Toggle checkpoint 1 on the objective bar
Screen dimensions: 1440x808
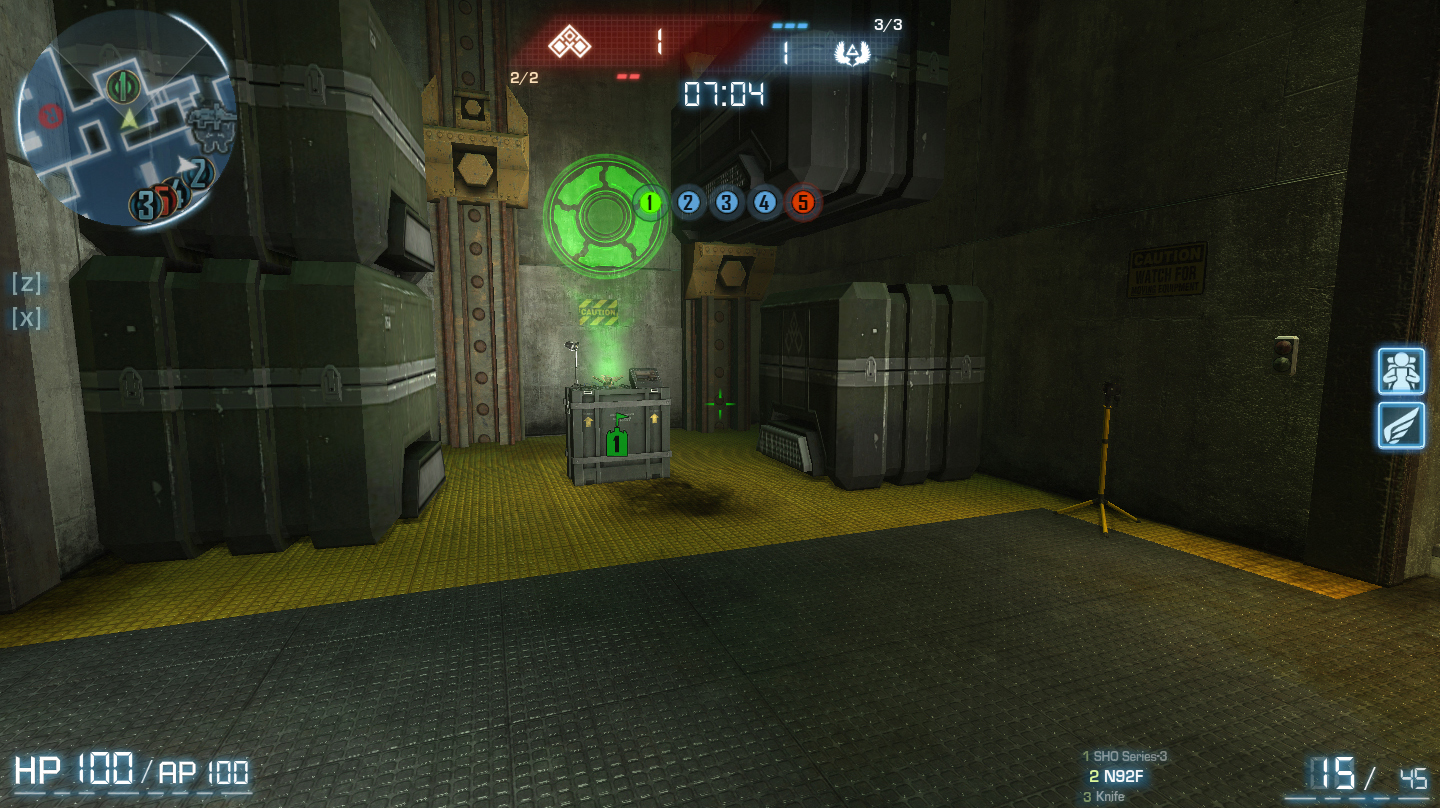tap(649, 202)
